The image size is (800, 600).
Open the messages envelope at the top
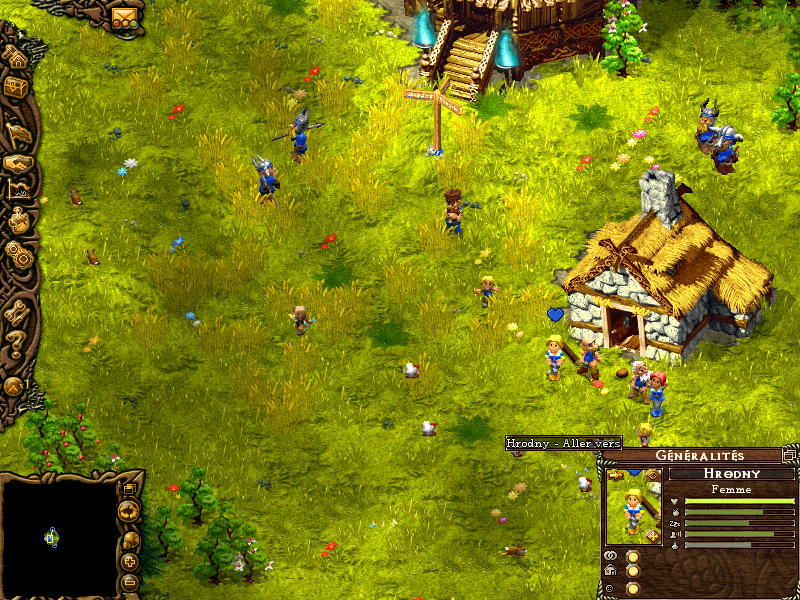[124, 18]
